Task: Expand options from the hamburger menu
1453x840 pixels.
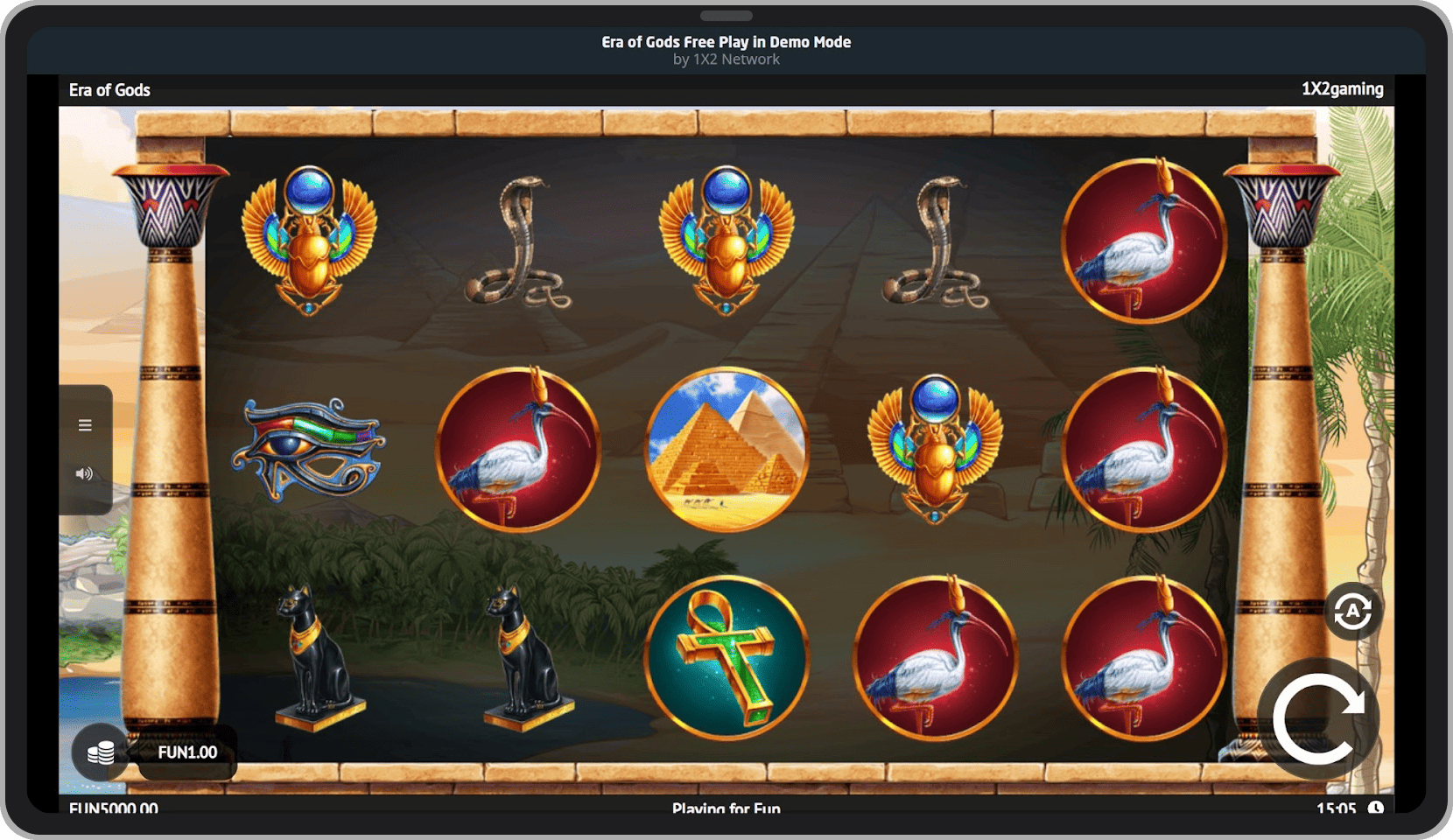Action: pyautogui.click(x=85, y=424)
